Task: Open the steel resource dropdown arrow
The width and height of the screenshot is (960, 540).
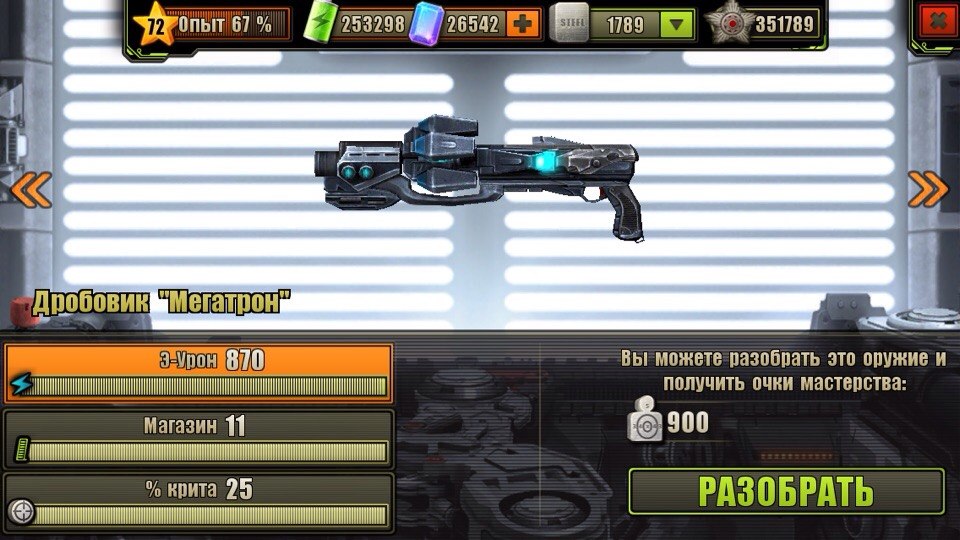Action: (678, 24)
